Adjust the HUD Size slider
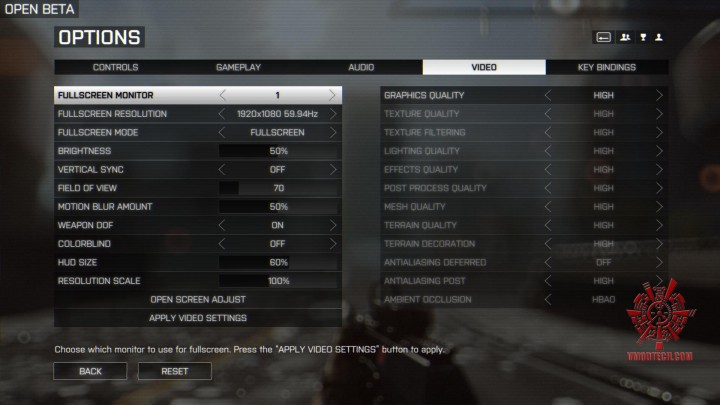Screen dimensions: 720x405 [278, 262]
